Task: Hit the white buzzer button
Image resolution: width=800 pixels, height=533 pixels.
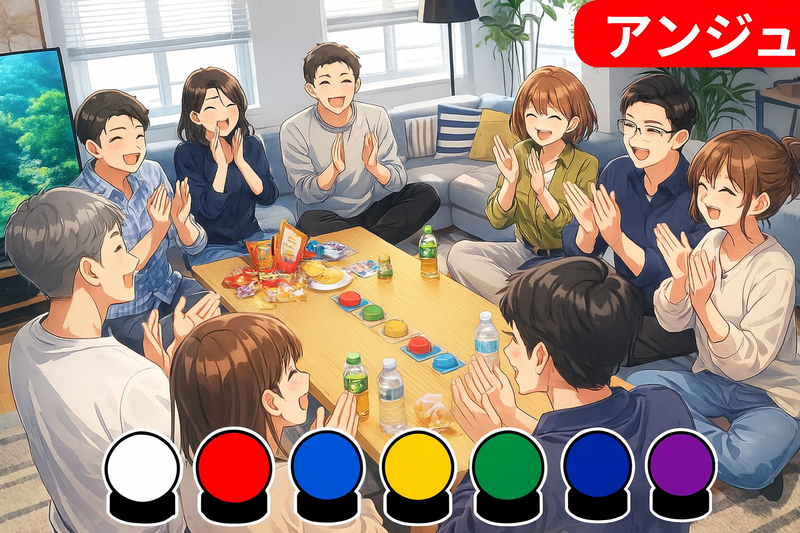Action: pyautogui.click(x=143, y=468)
